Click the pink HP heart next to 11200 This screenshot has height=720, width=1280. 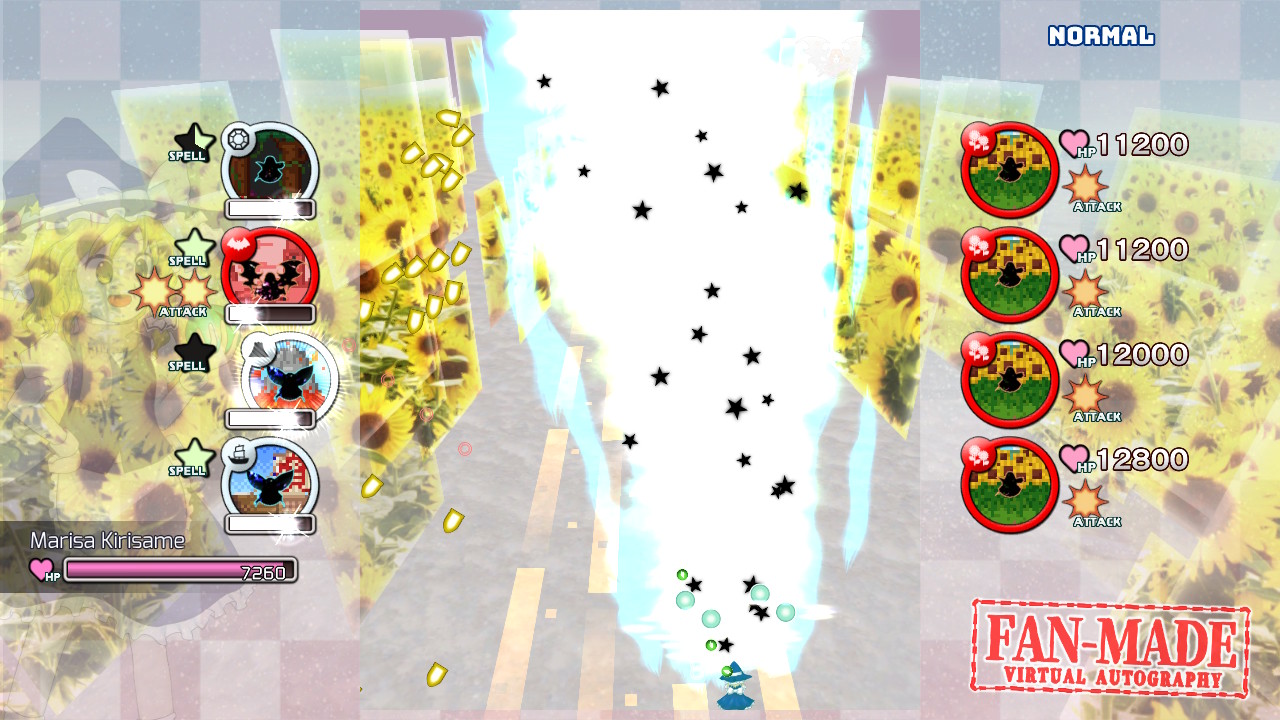1072,143
